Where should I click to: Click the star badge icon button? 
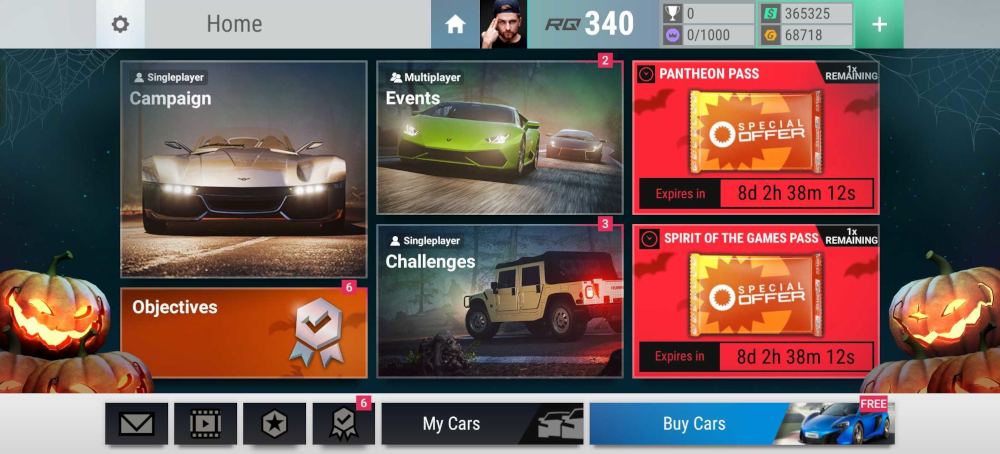[x=275, y=424]
